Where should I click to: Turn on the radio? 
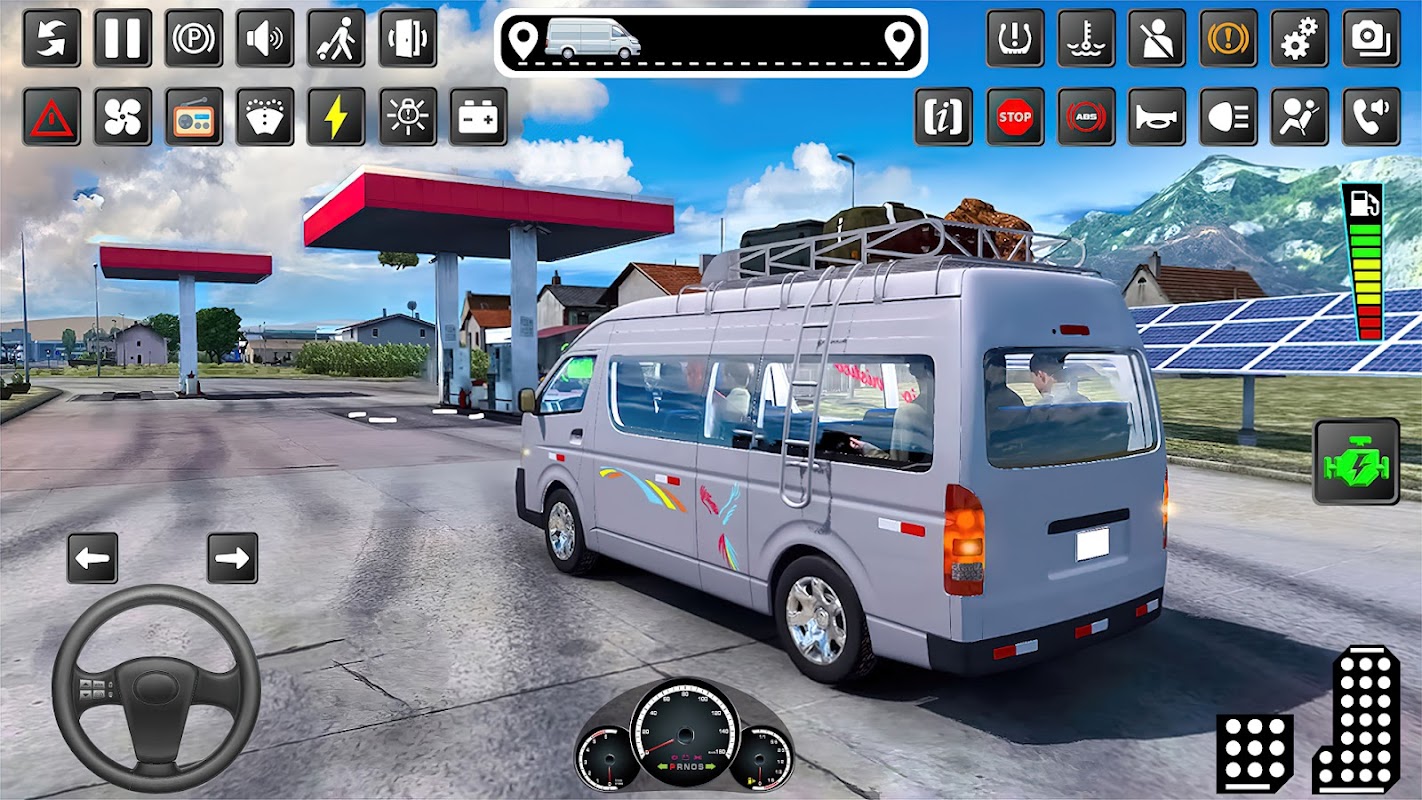click(x=194, y=117)
